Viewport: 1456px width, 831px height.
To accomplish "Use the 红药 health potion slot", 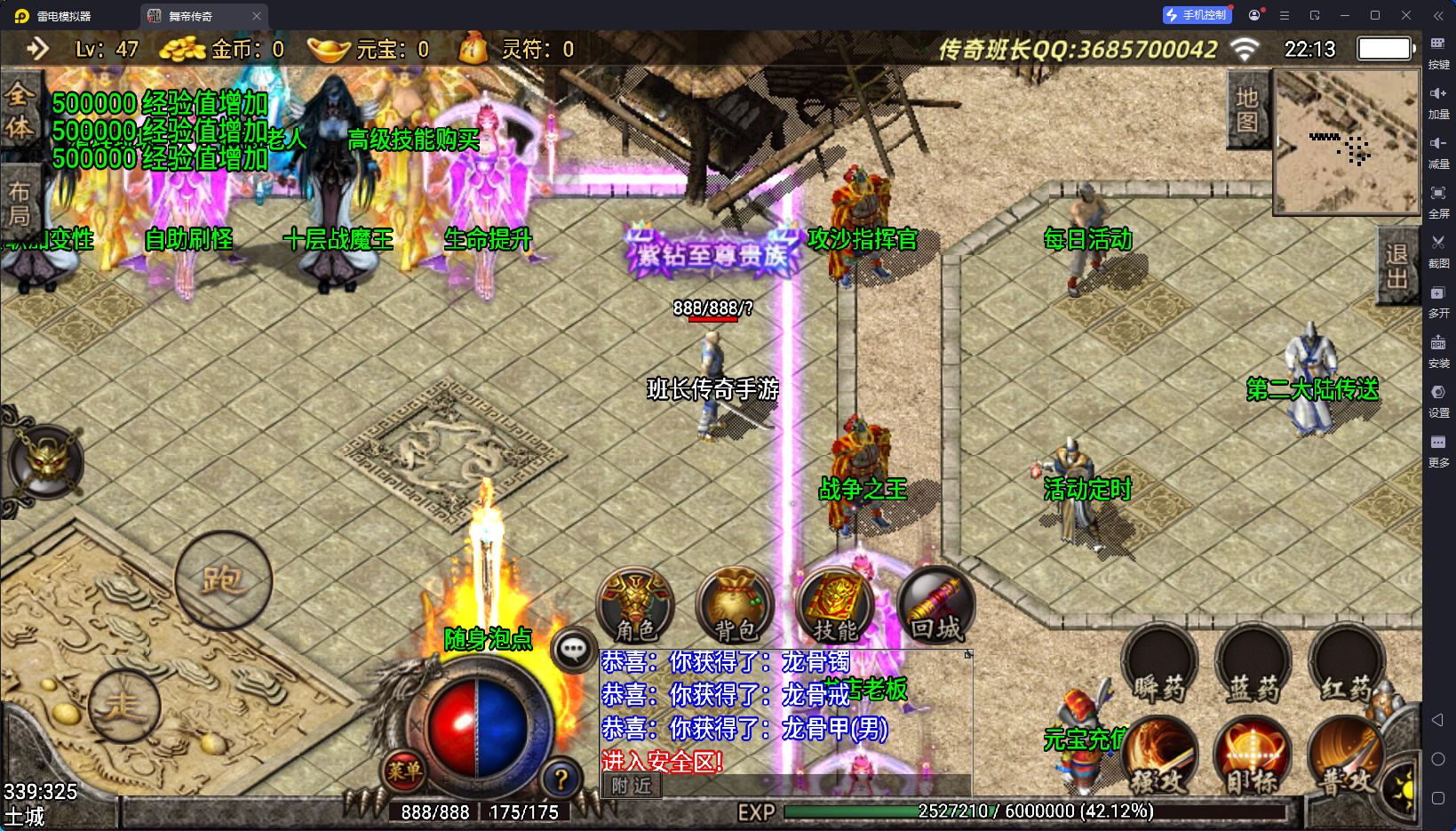I will pyautogui.click(x=1347, y=667).
